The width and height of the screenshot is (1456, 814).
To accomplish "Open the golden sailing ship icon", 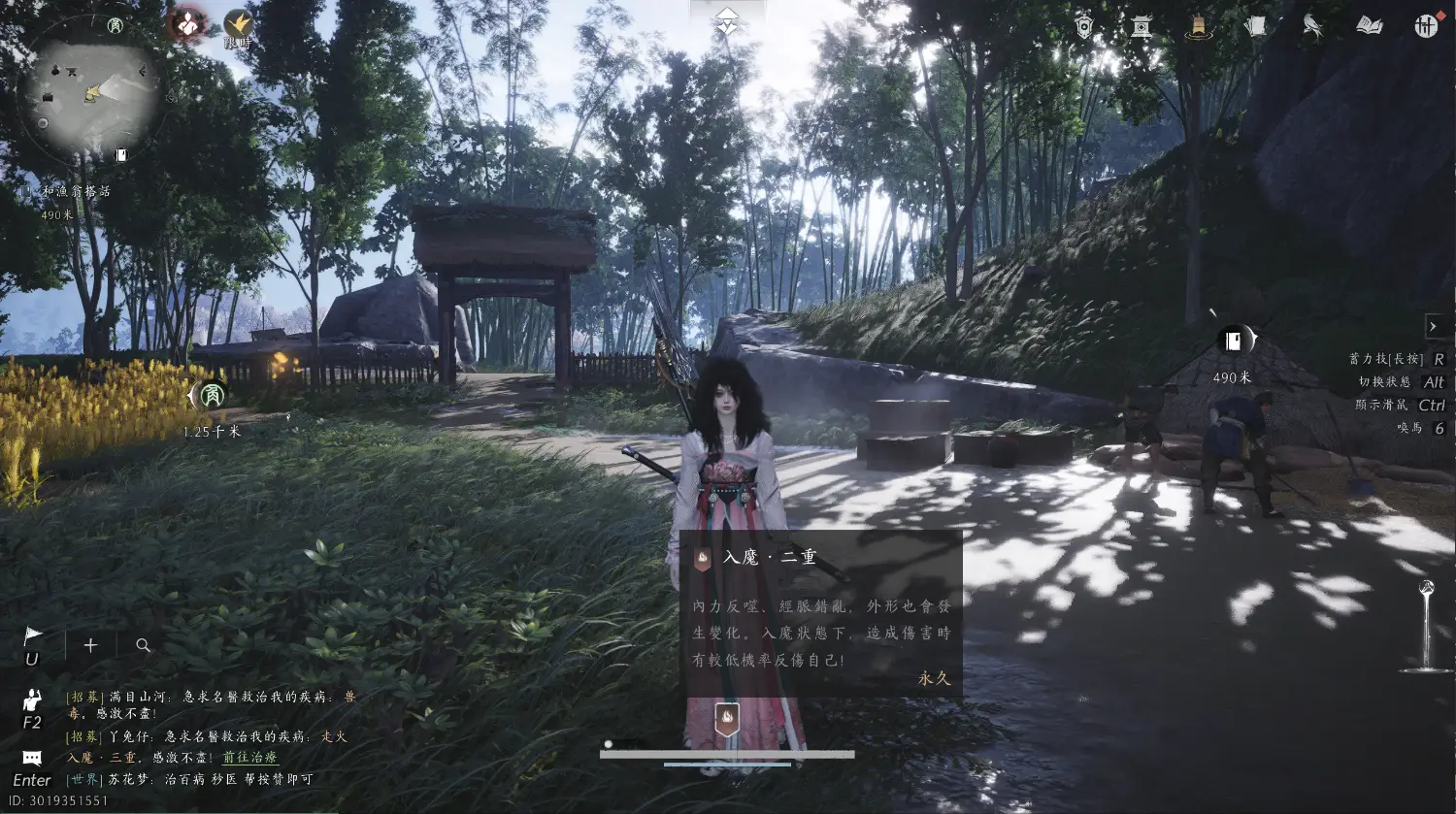I will (1199, 26).
